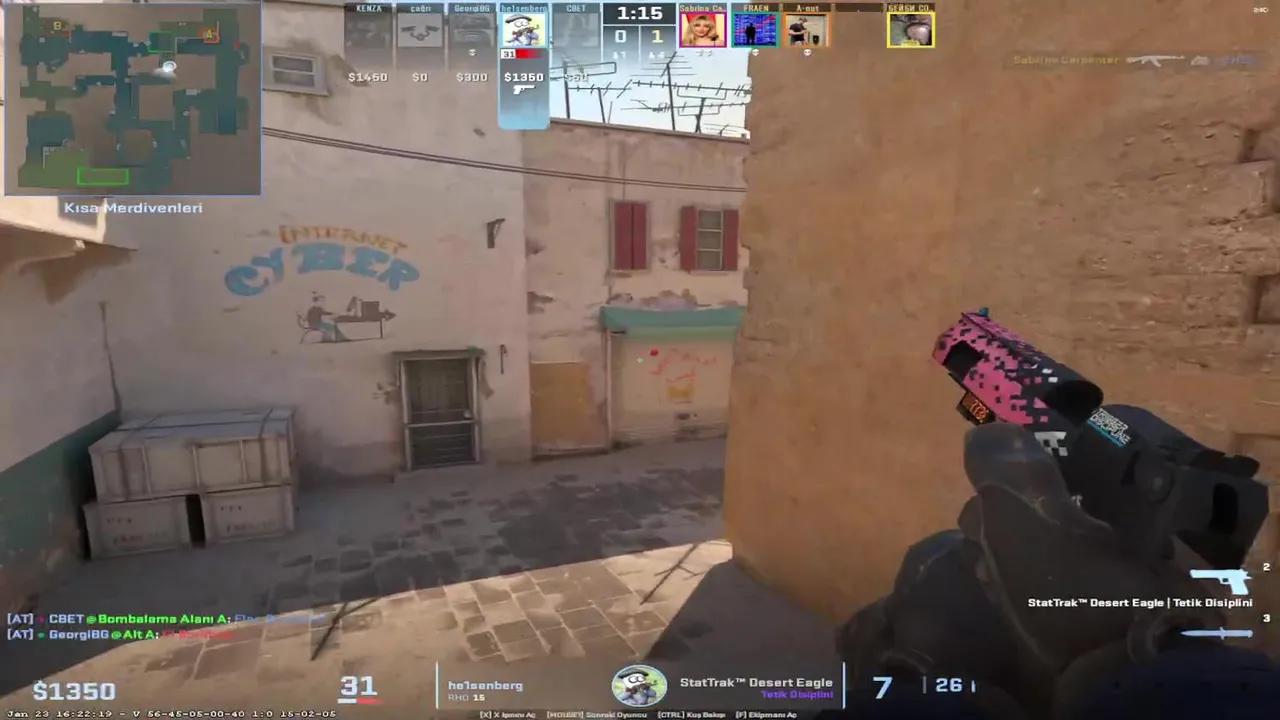Click he1senberg's avatar in the scoreboard

click(524, 28)
